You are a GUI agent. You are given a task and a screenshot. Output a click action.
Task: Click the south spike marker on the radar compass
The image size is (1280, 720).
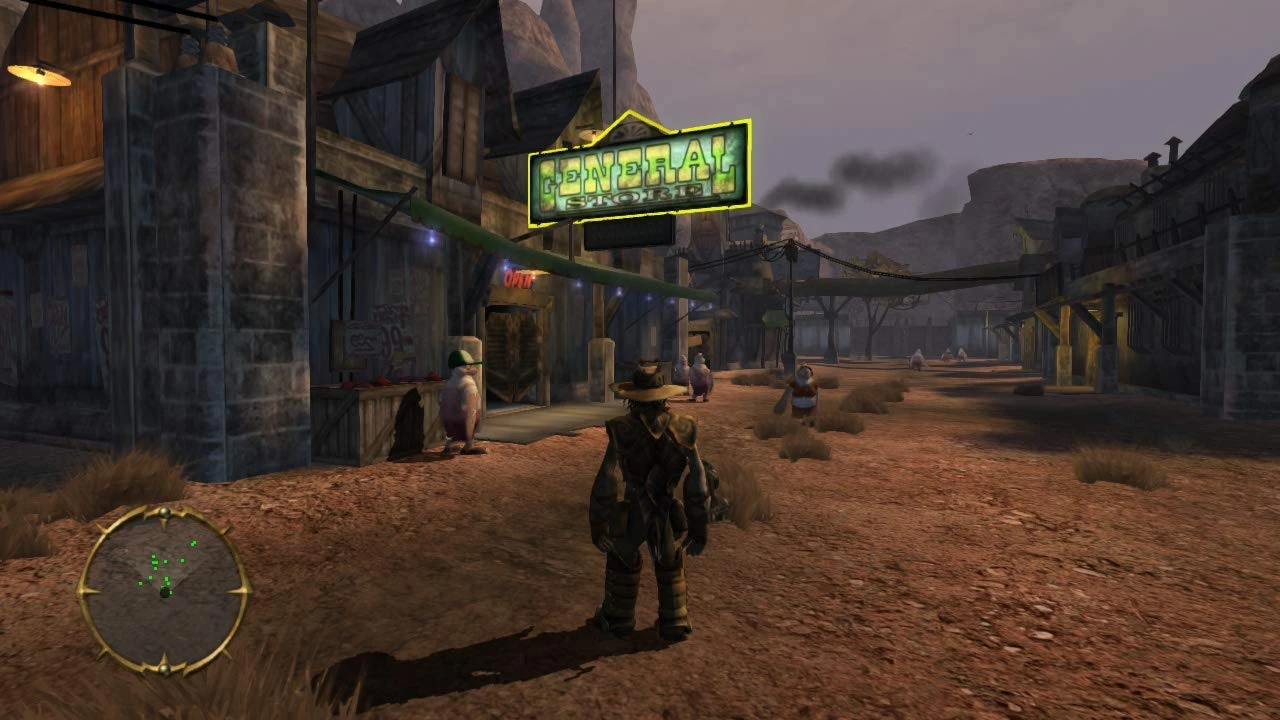pos(163,668)
